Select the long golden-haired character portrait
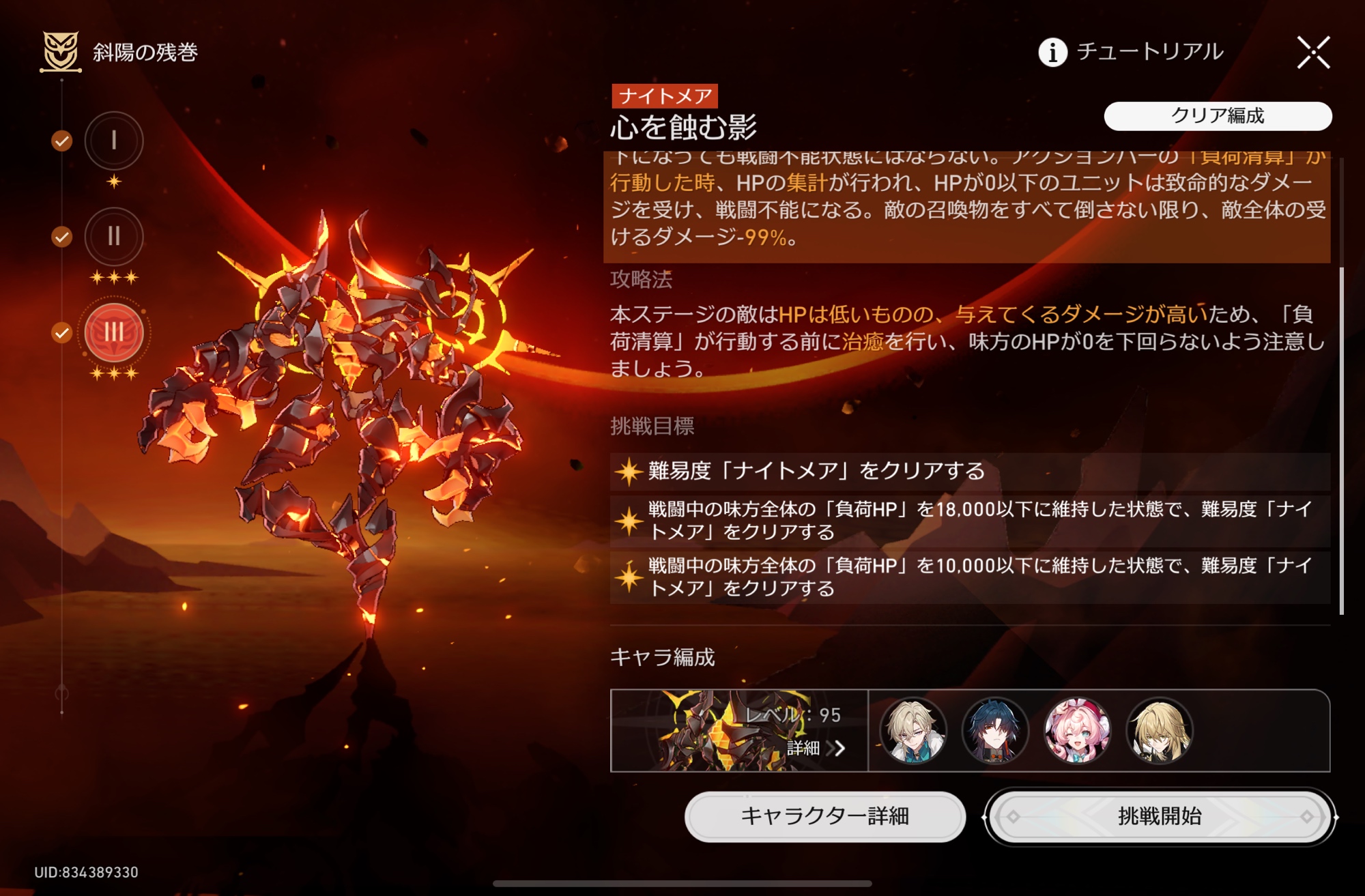Viewport: 1365px width, 896px height. click(1159, 731)
